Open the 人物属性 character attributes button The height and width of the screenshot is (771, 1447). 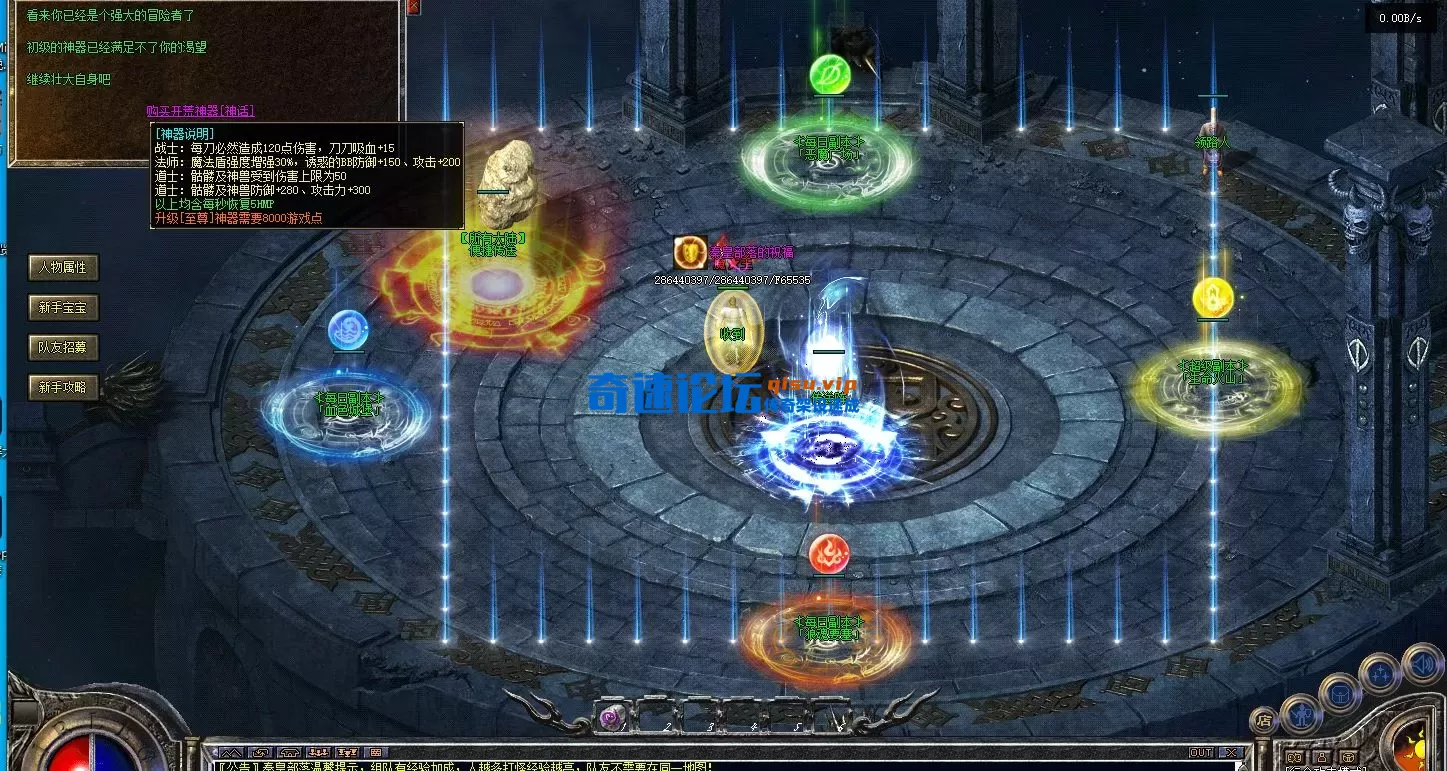[63, 267]
